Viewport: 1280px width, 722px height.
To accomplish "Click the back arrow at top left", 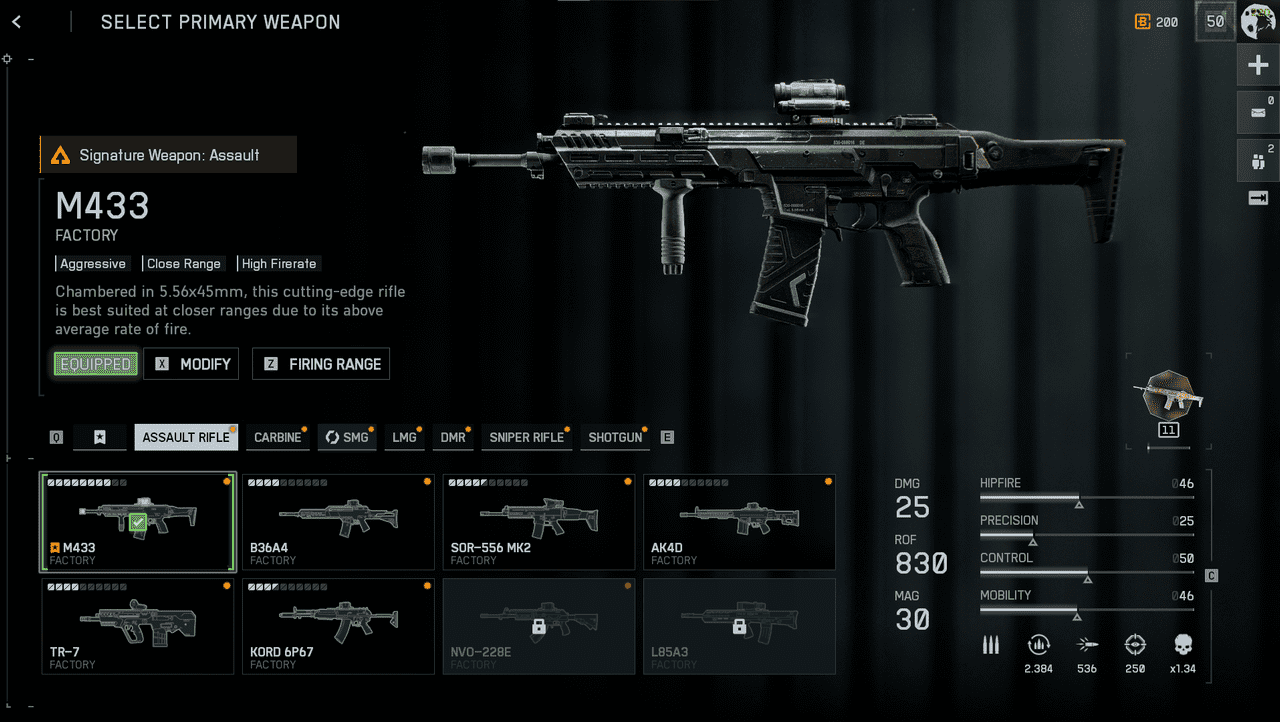I will [16, 21].
